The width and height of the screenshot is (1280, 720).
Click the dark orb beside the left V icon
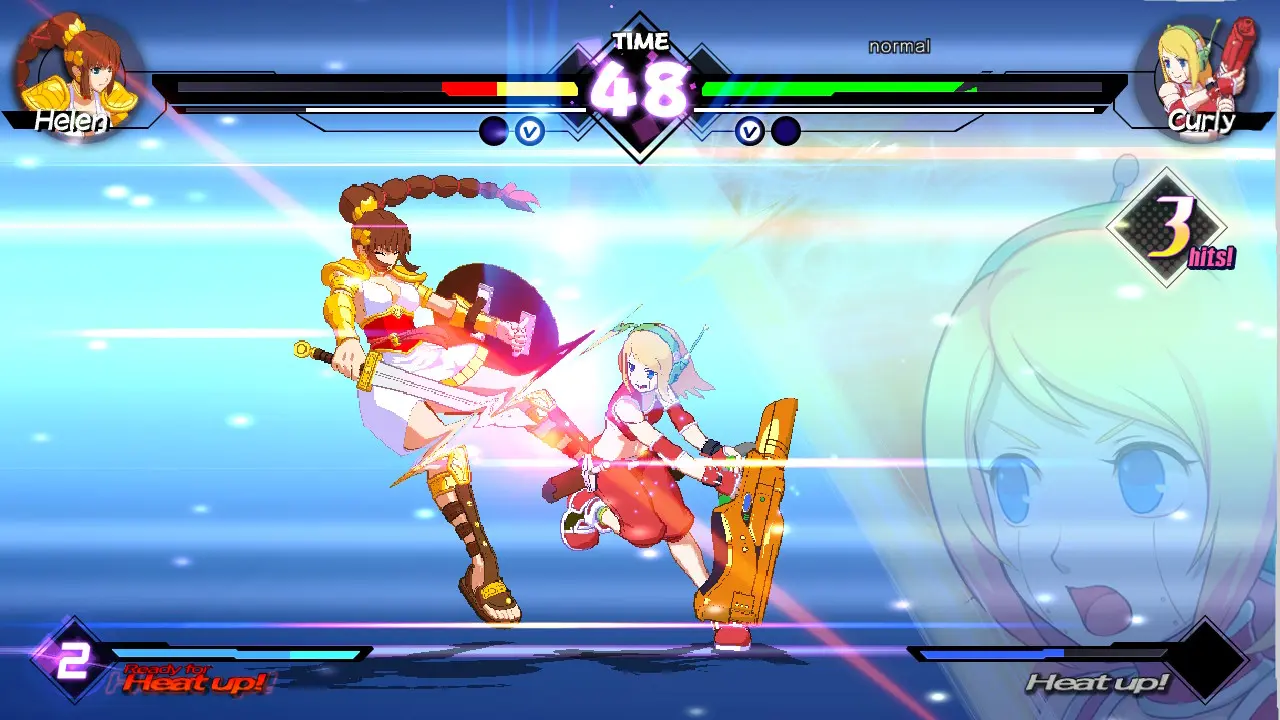tap(495, 132)
